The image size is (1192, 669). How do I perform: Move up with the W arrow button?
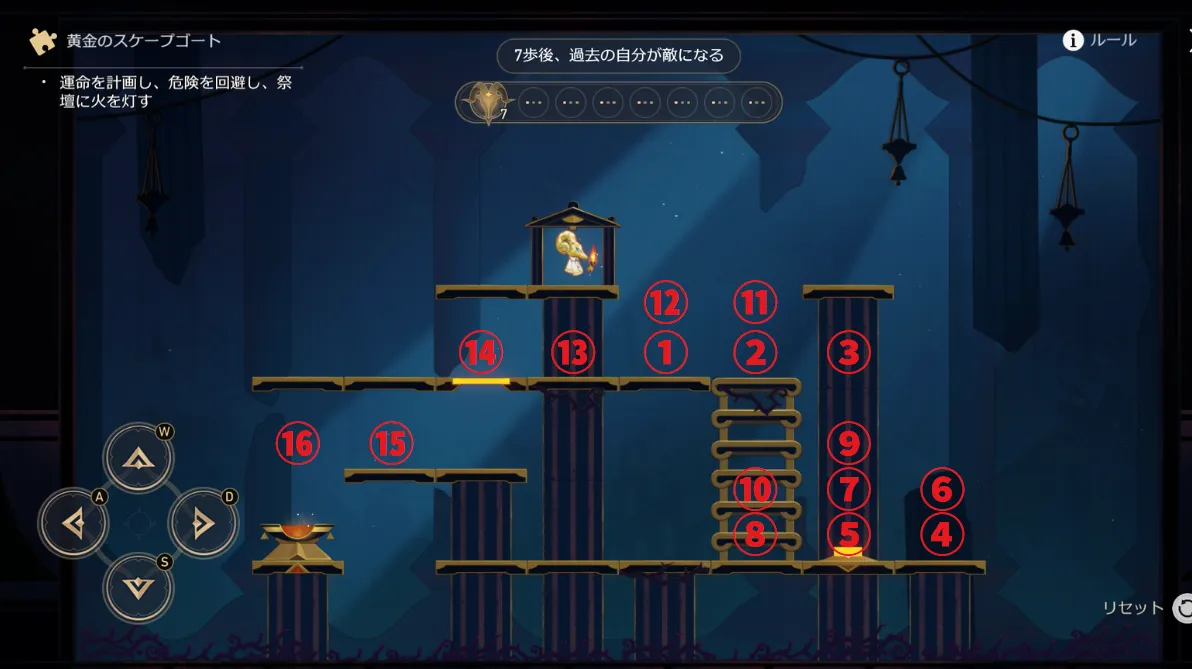click(138, 458)
